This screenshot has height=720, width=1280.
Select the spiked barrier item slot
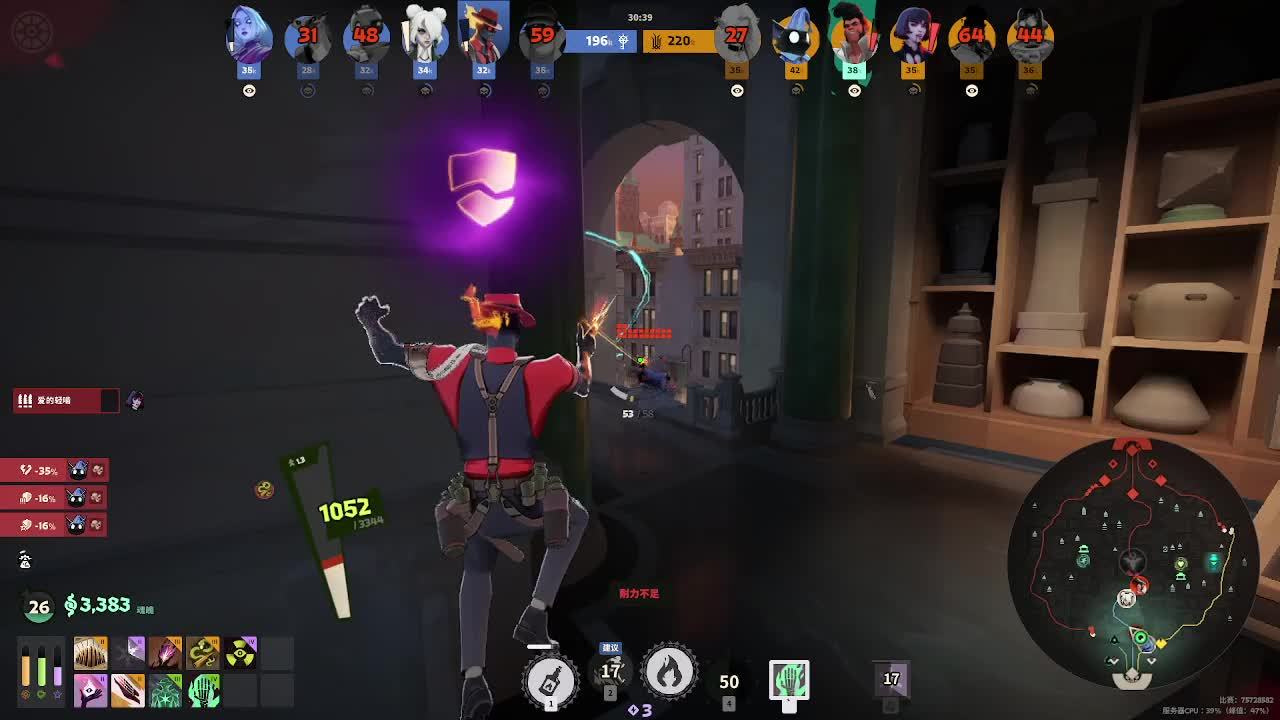(x=90, y=653)
